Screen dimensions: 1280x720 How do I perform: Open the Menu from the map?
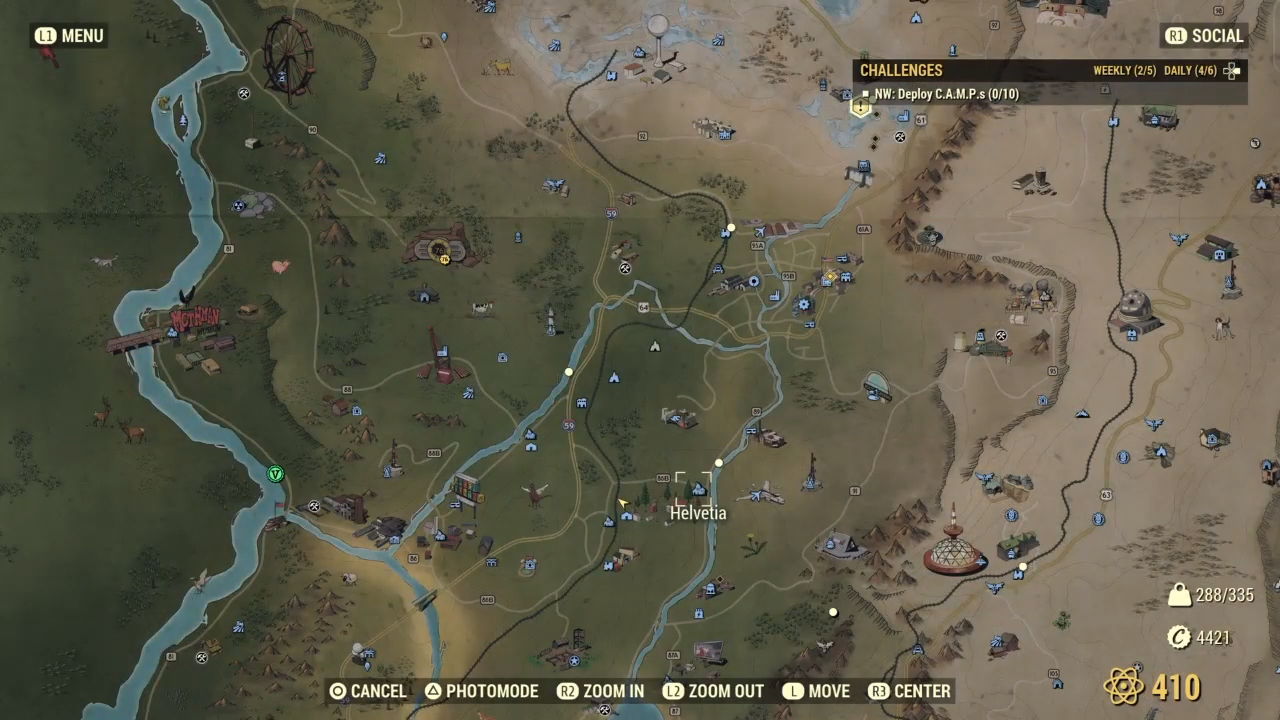point(69,36)
